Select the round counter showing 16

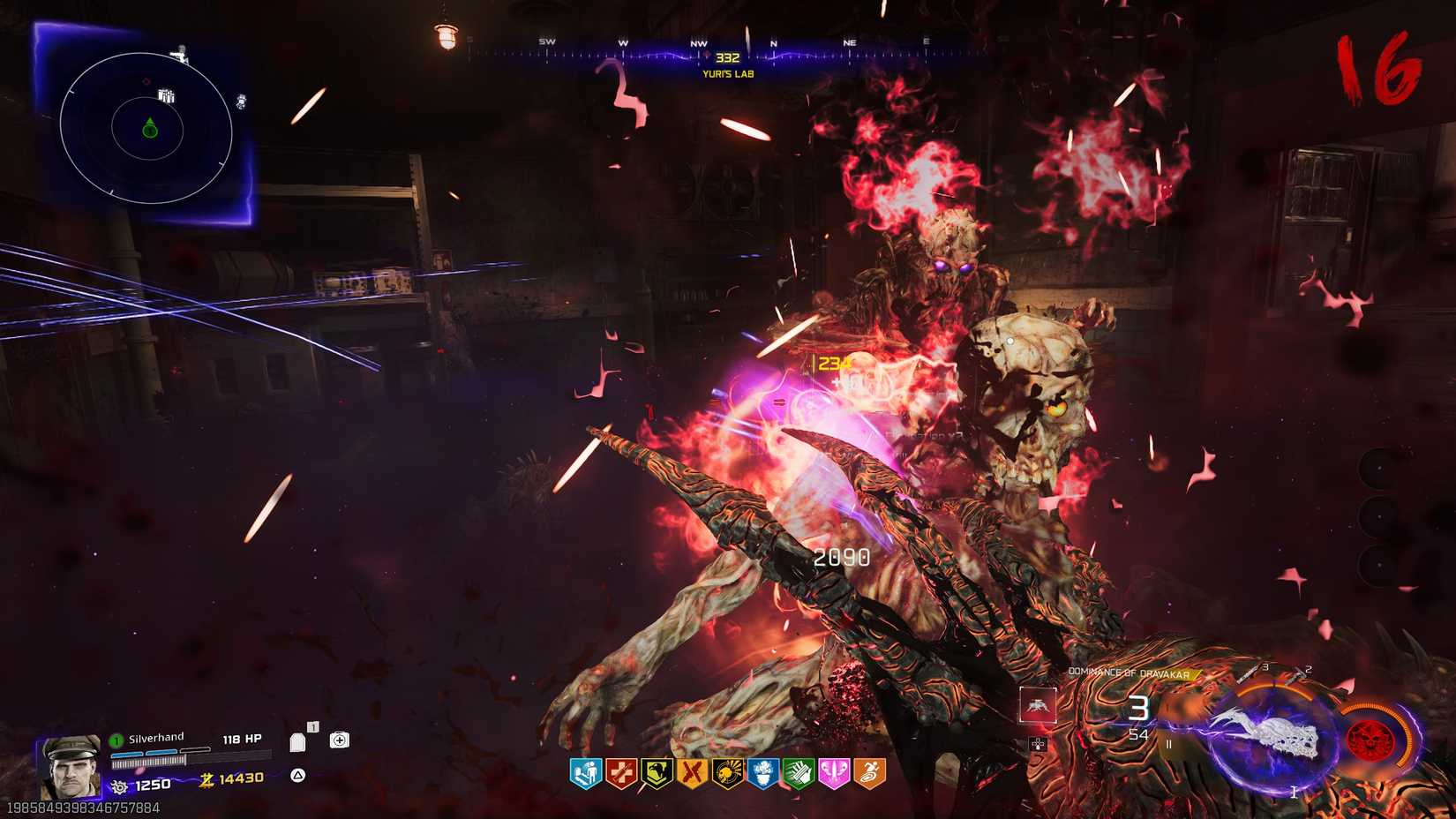pos(1378,66)
